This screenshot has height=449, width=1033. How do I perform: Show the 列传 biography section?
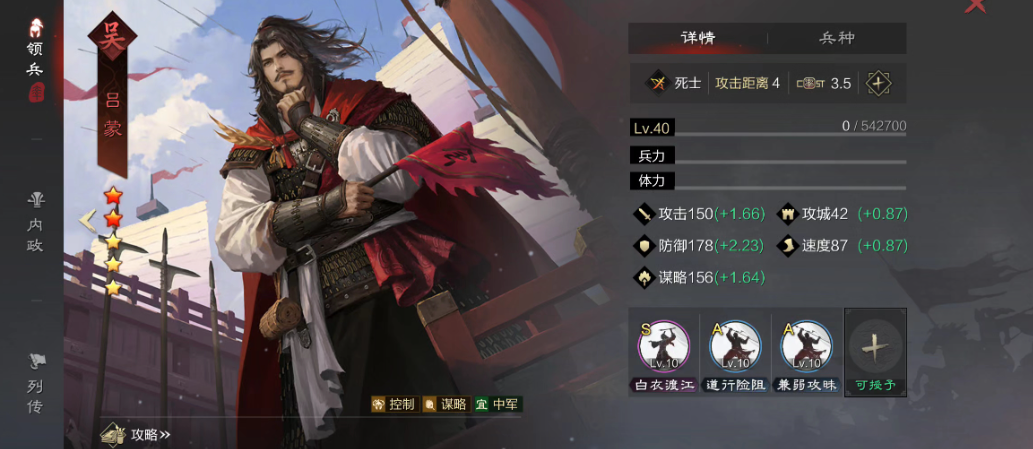(x=35, y=383)
